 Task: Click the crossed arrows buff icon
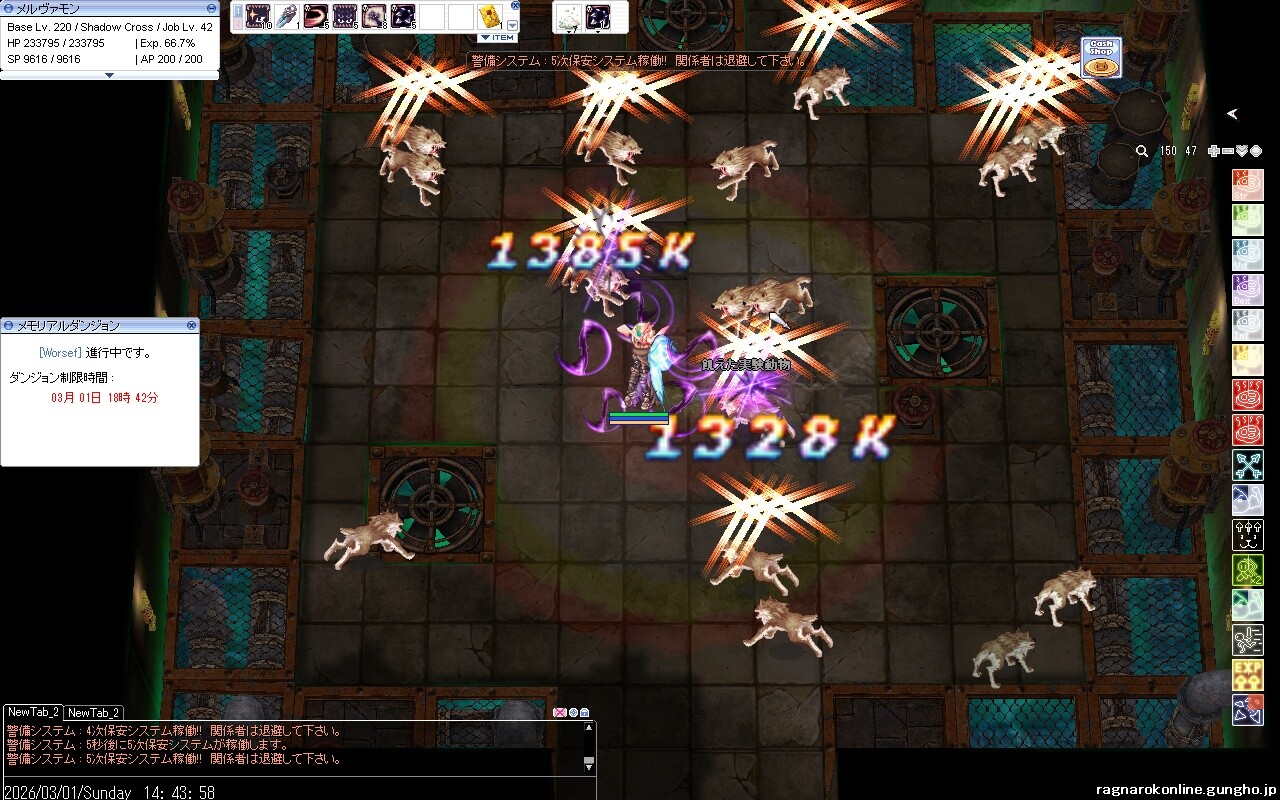pyautogui.click(x=1247, y=465)
